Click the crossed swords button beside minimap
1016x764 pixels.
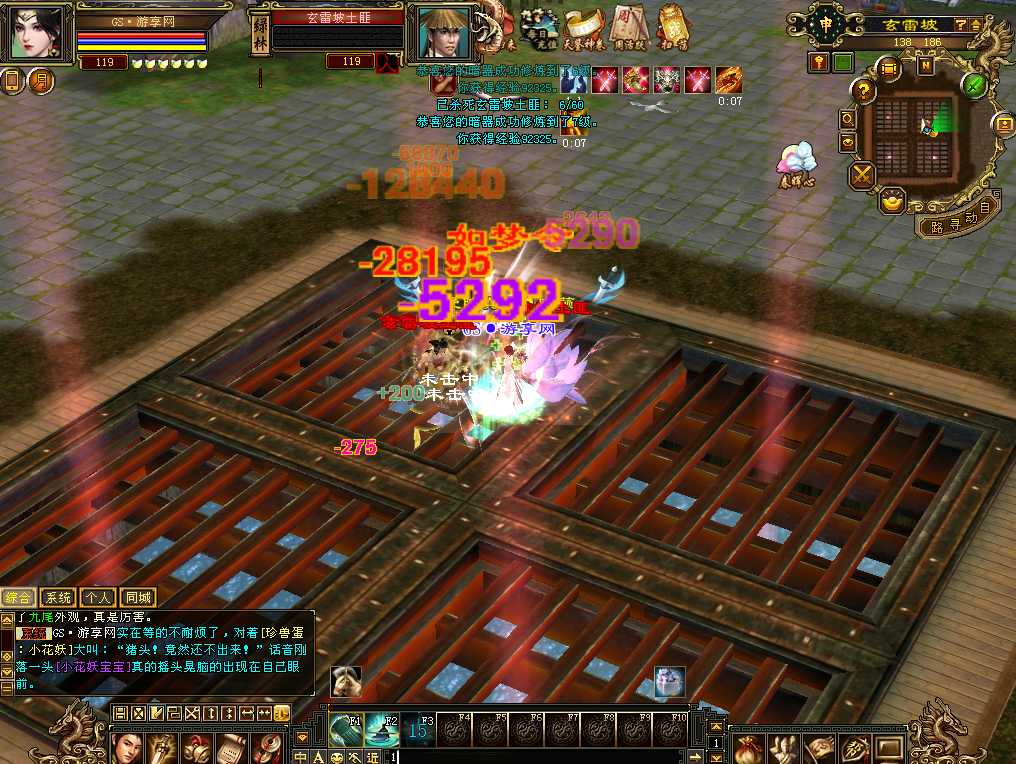click(x=862, y=176)
